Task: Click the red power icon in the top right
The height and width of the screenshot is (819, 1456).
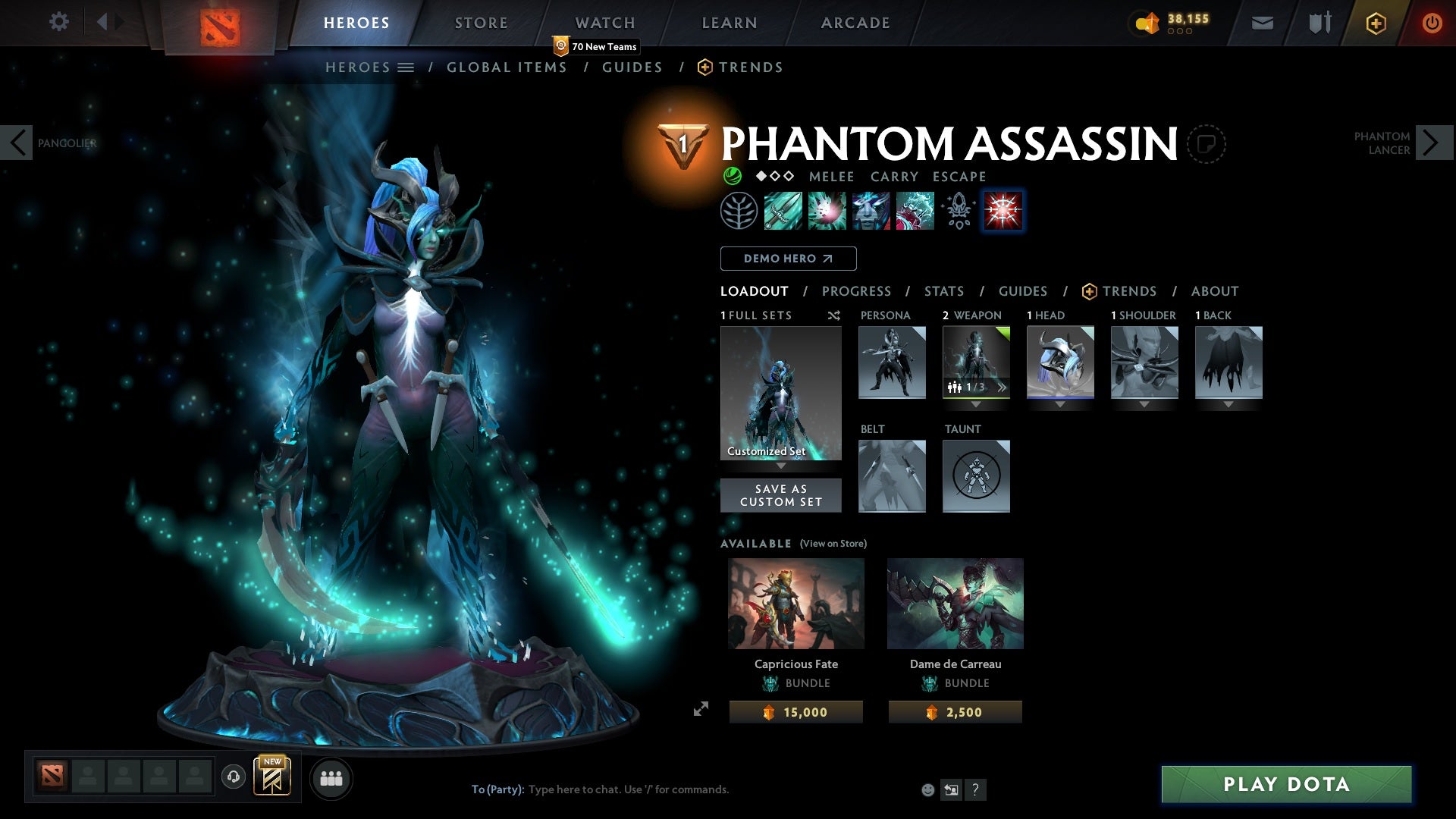Action: (1432, 22)
